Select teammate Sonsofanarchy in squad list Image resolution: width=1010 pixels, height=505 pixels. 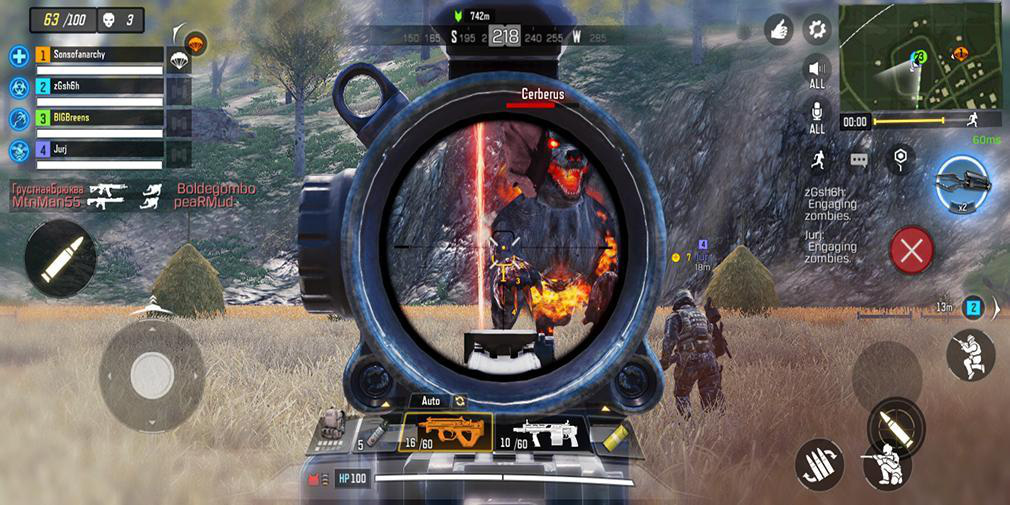tap(98, 56)
